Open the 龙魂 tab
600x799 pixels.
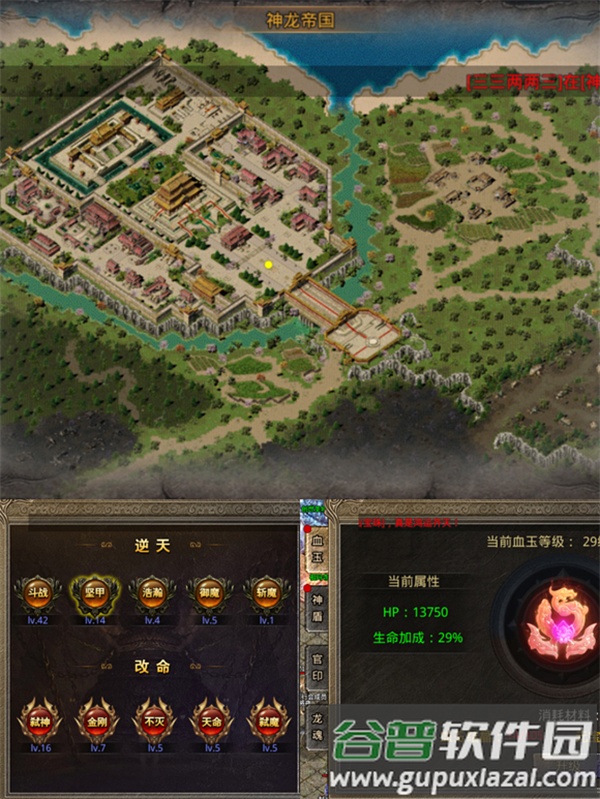pos(317,723)
